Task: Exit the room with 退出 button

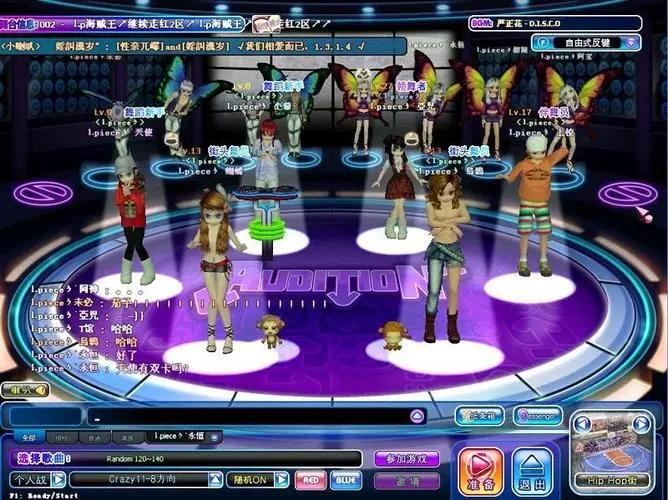Action: (x=532, y=471)
